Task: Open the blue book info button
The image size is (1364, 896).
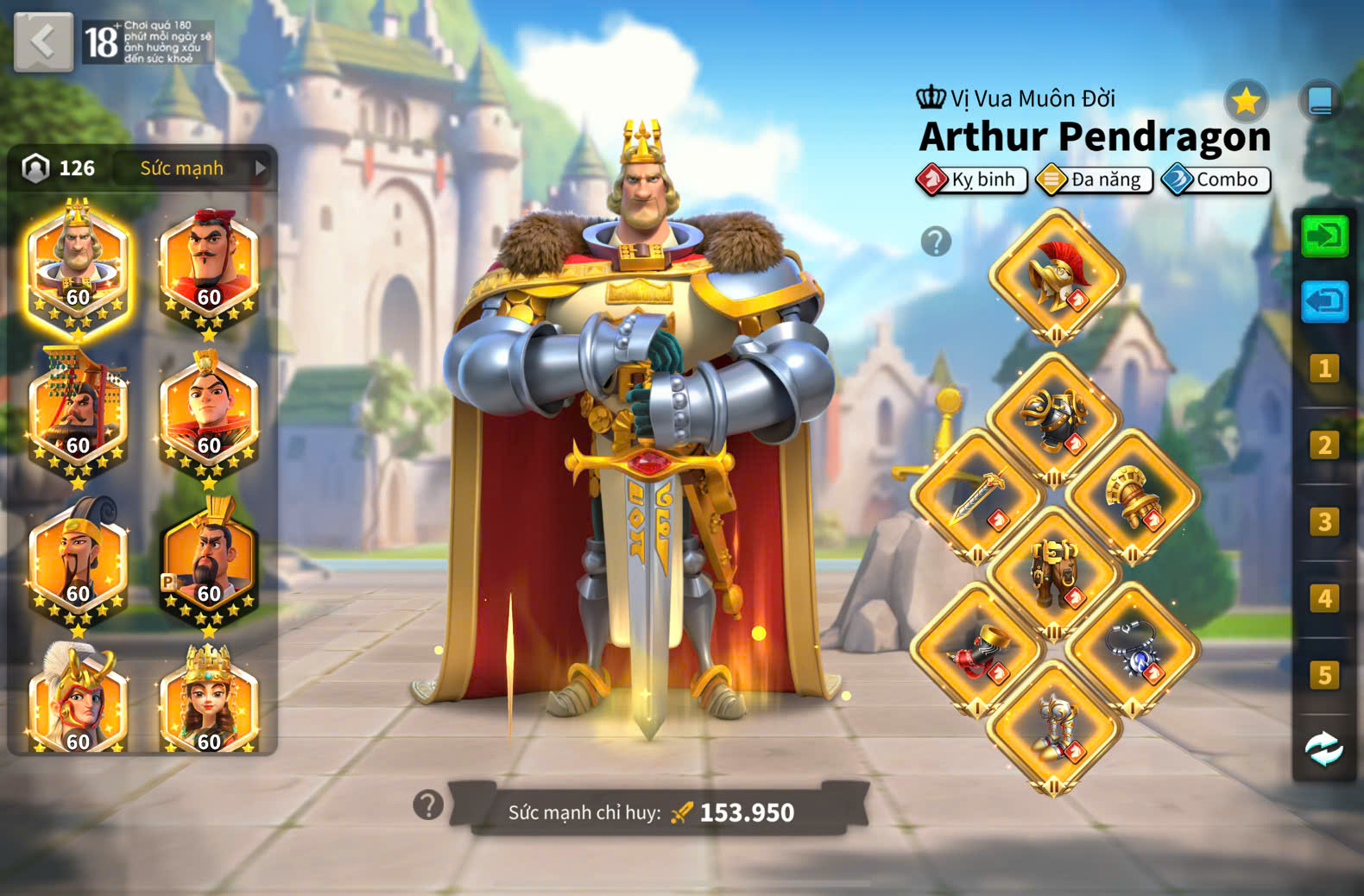Action: click(1320, 102)
